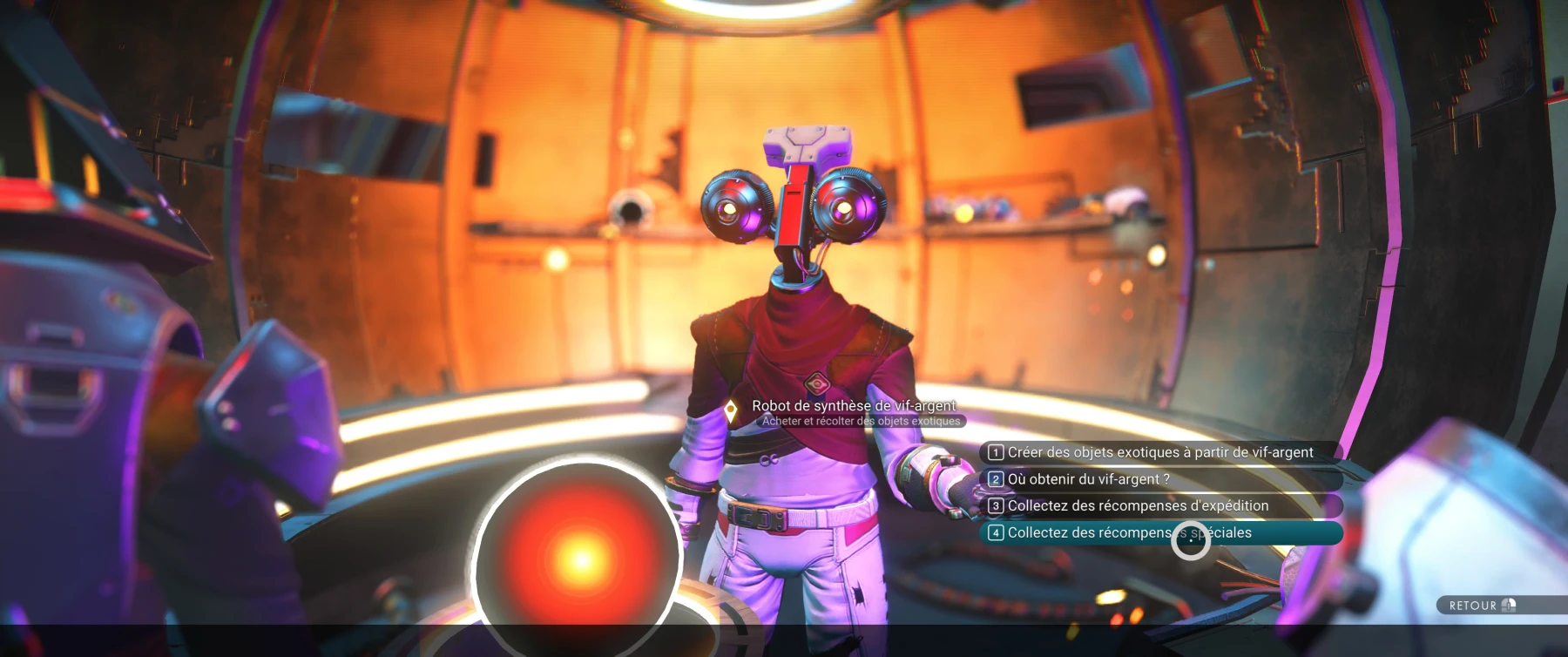Click the numbered badge "1" icon

pyautogui.click(x=996, y=452)
